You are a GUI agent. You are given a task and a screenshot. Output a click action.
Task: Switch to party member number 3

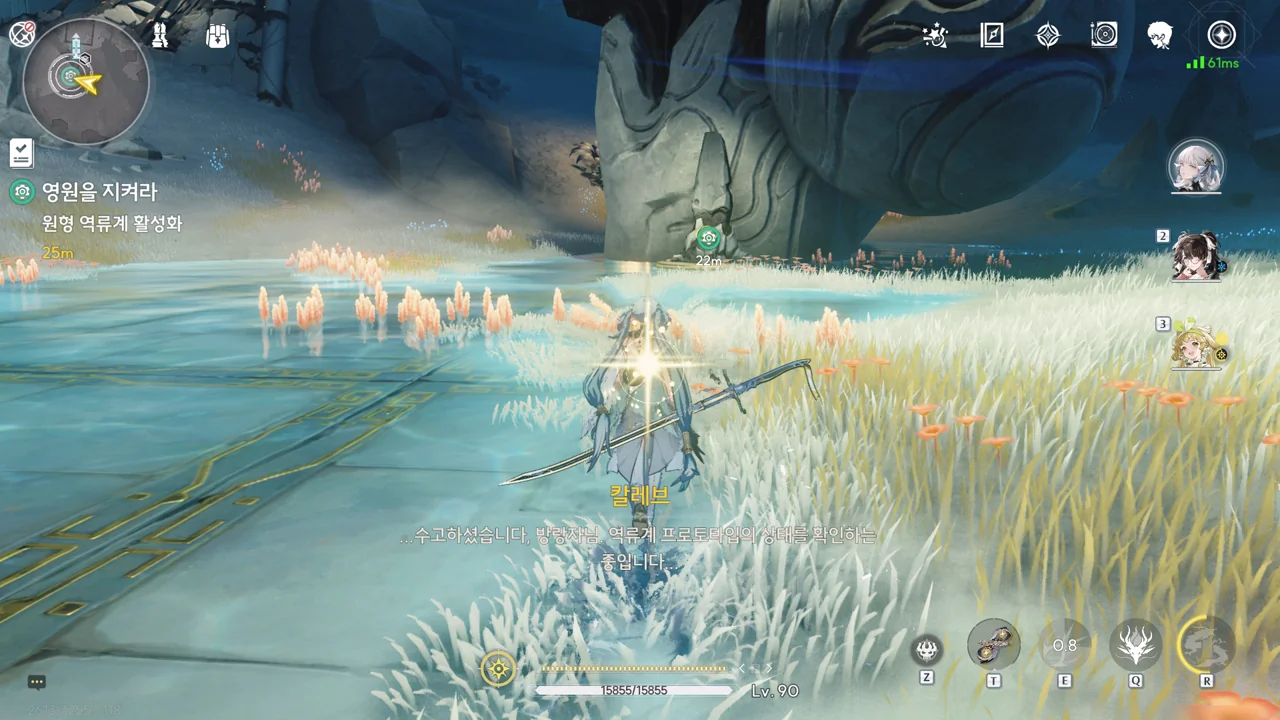click(x=1196, y=345)
